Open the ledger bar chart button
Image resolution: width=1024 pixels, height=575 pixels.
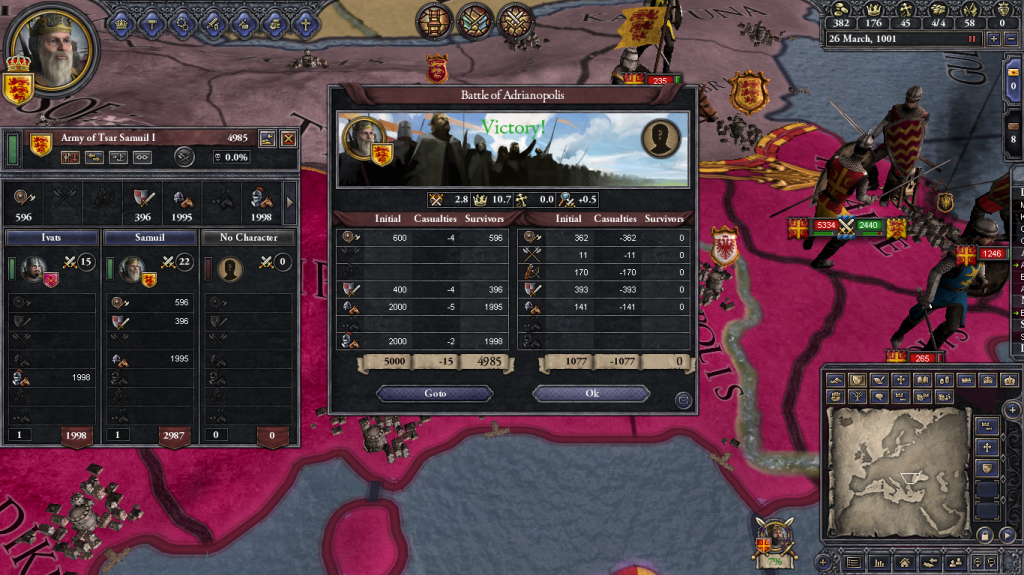(879, 564)
